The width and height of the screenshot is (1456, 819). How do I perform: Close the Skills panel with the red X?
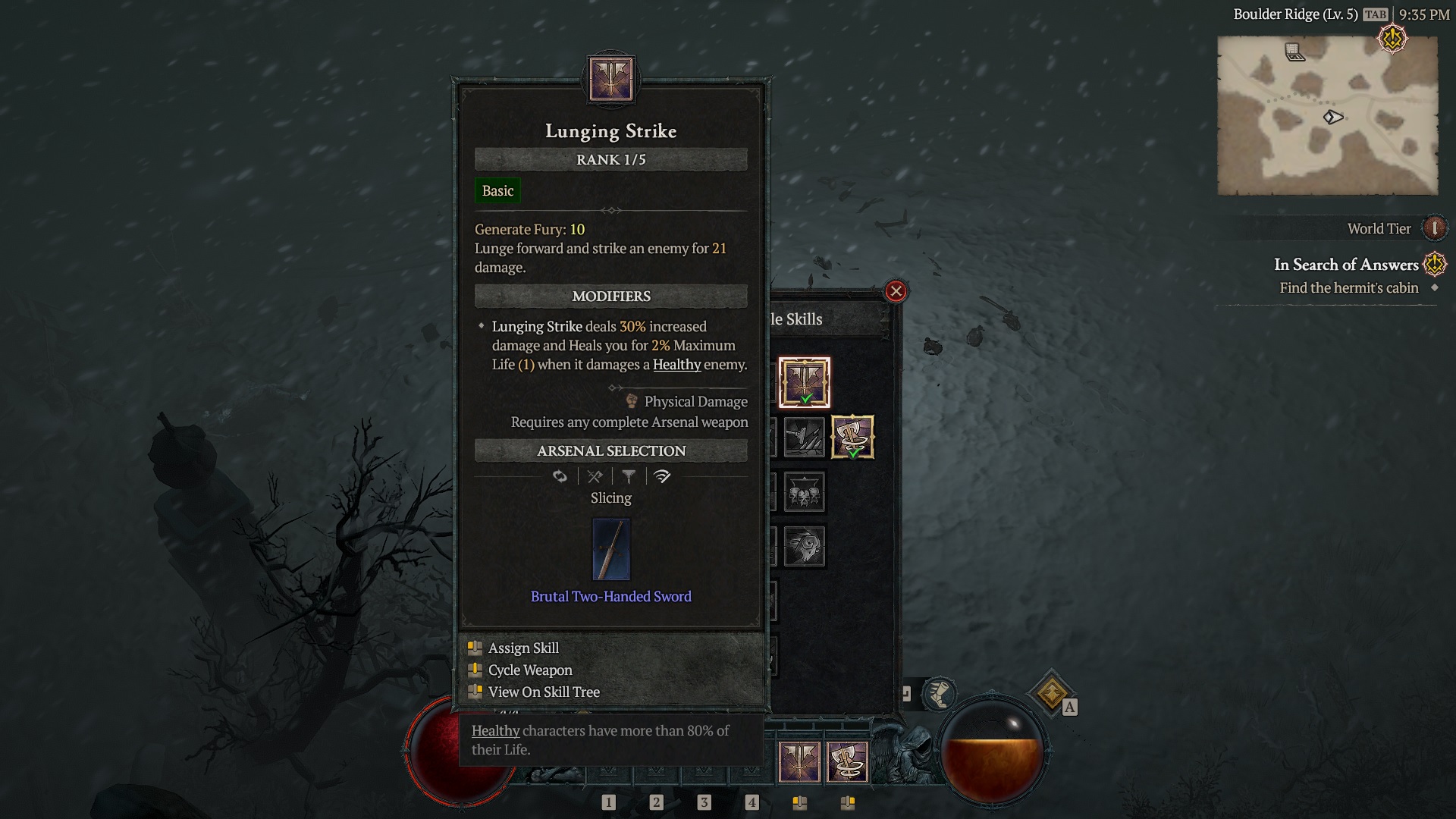pyautogui.click(x=895, y=290)
